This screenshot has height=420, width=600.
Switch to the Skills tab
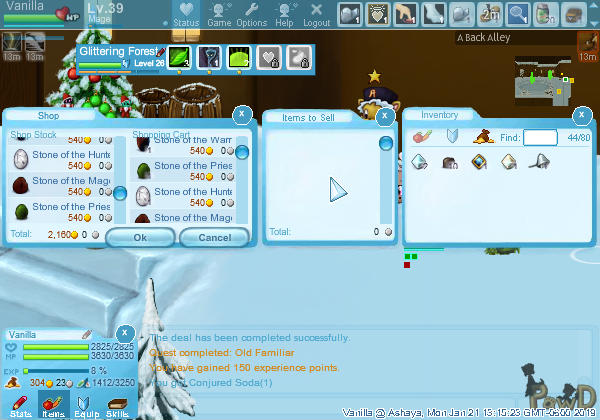tap(117, 404)
